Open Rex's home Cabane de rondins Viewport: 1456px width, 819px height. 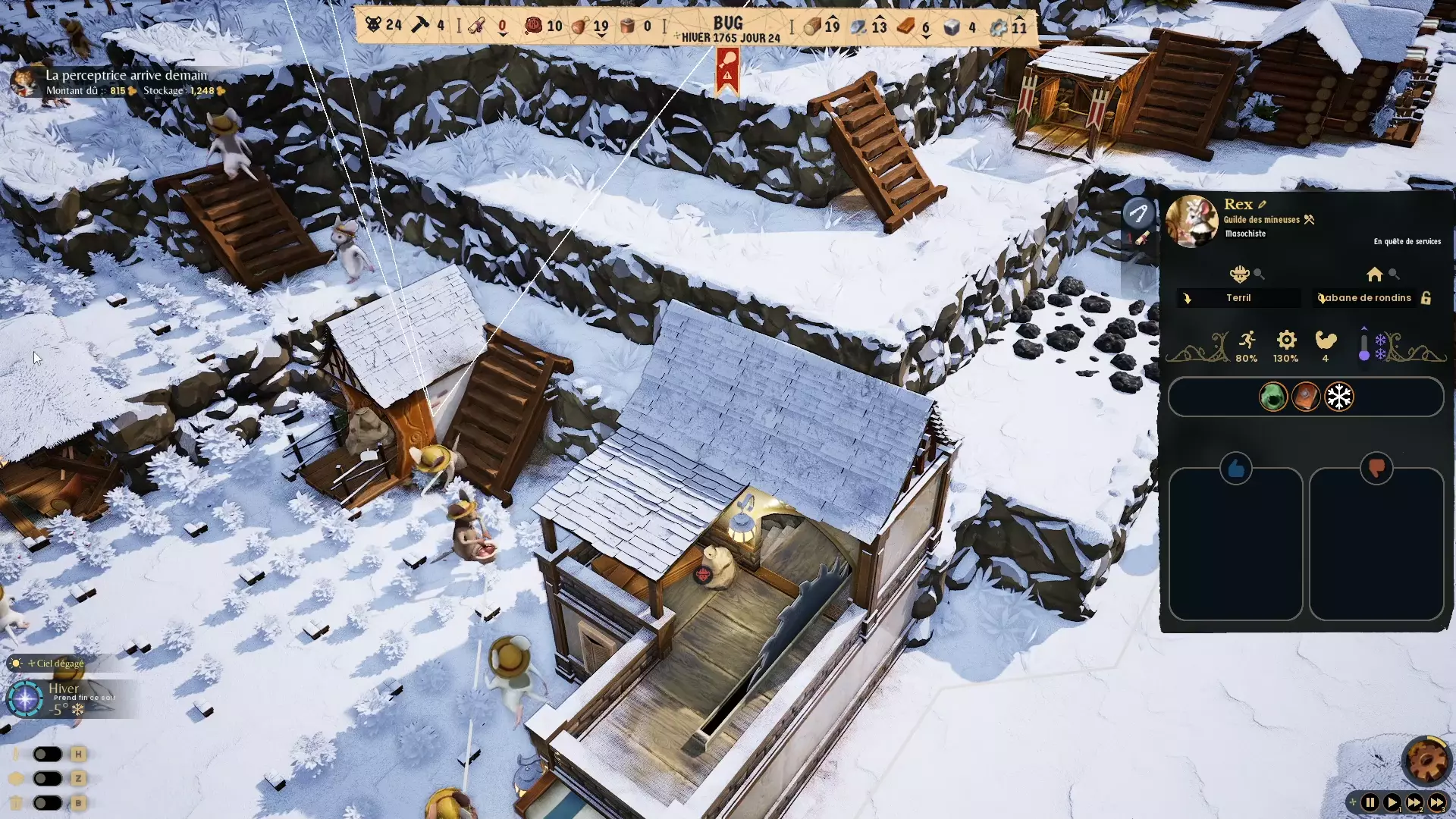click(1365, 298)
